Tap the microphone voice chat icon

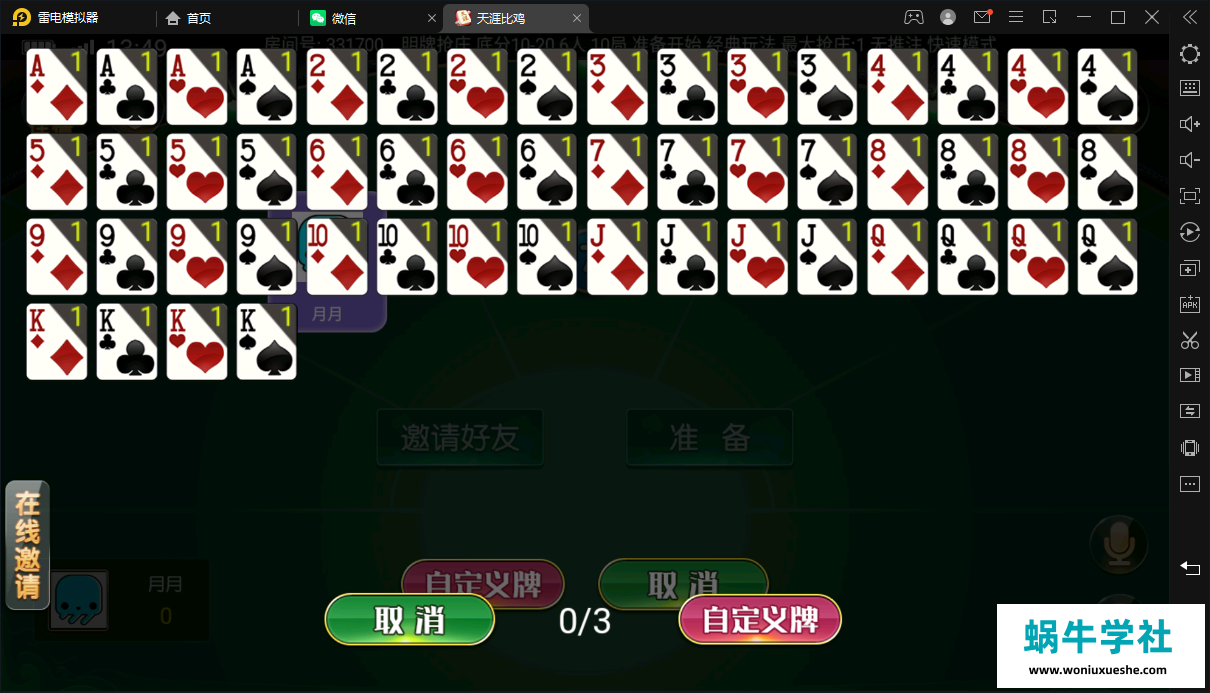1117,543
